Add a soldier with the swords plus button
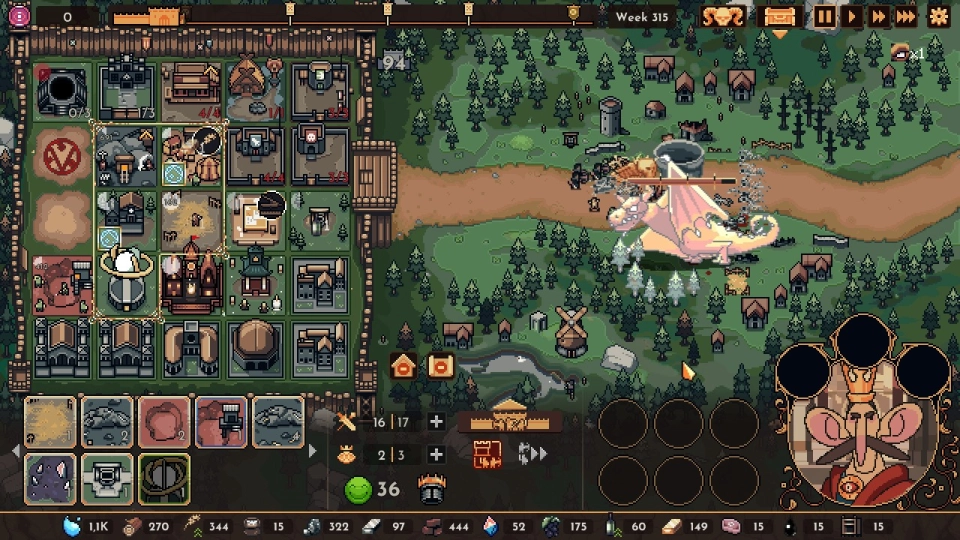Screen dimensions: 960x540 pos(435,422)
